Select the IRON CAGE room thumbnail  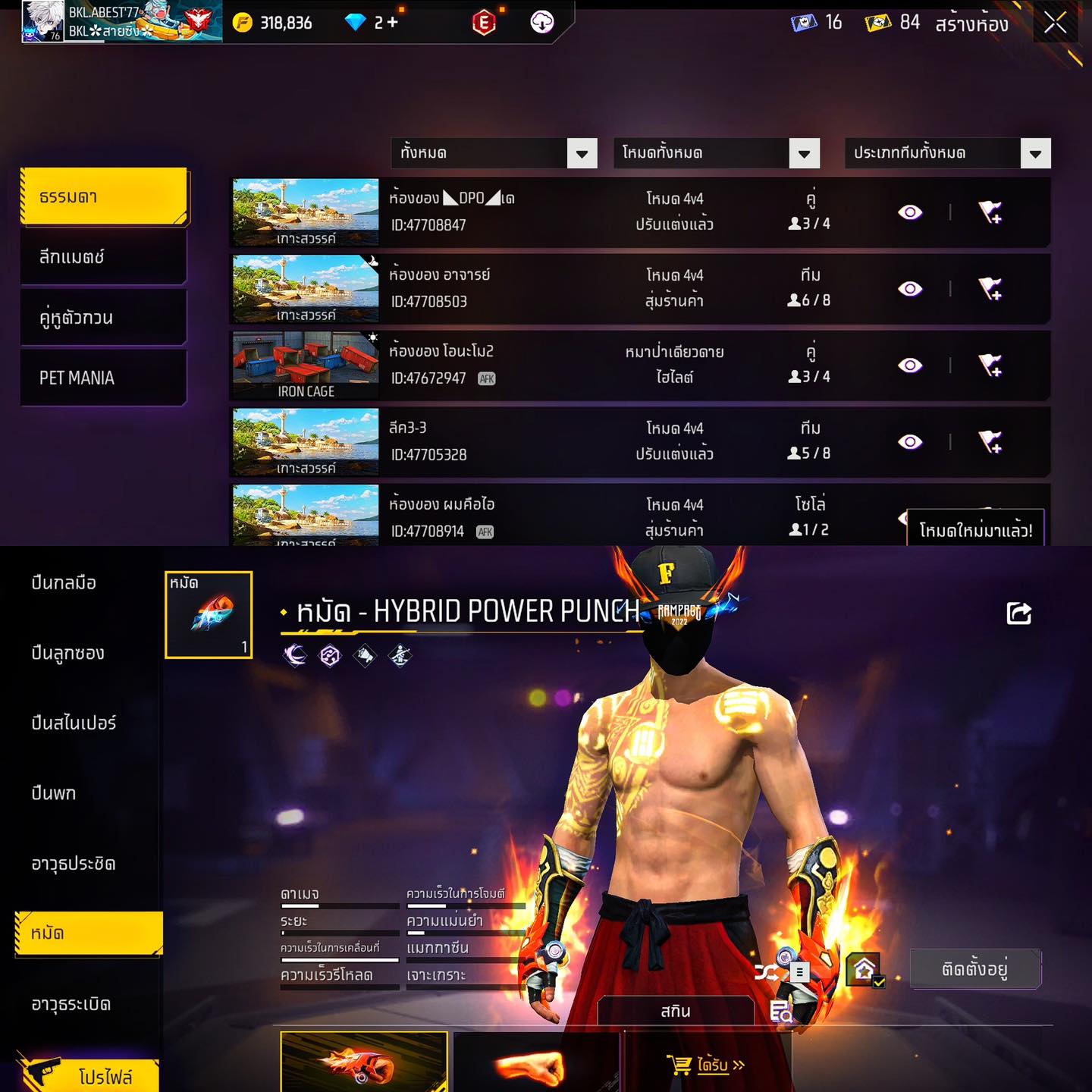pyautogui.click(x=306, y=366)
